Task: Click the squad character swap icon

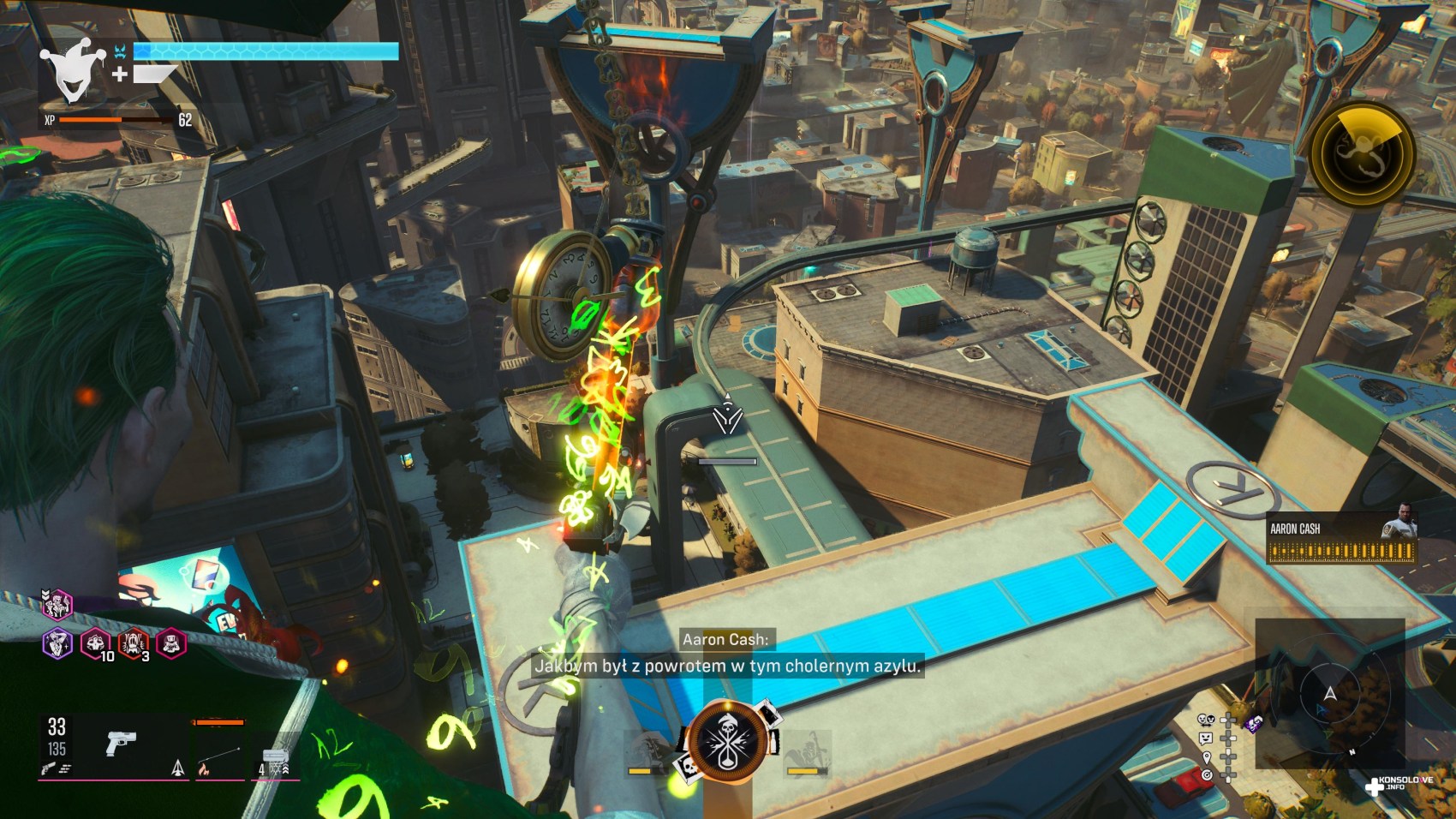Action: pos(1206,720)
